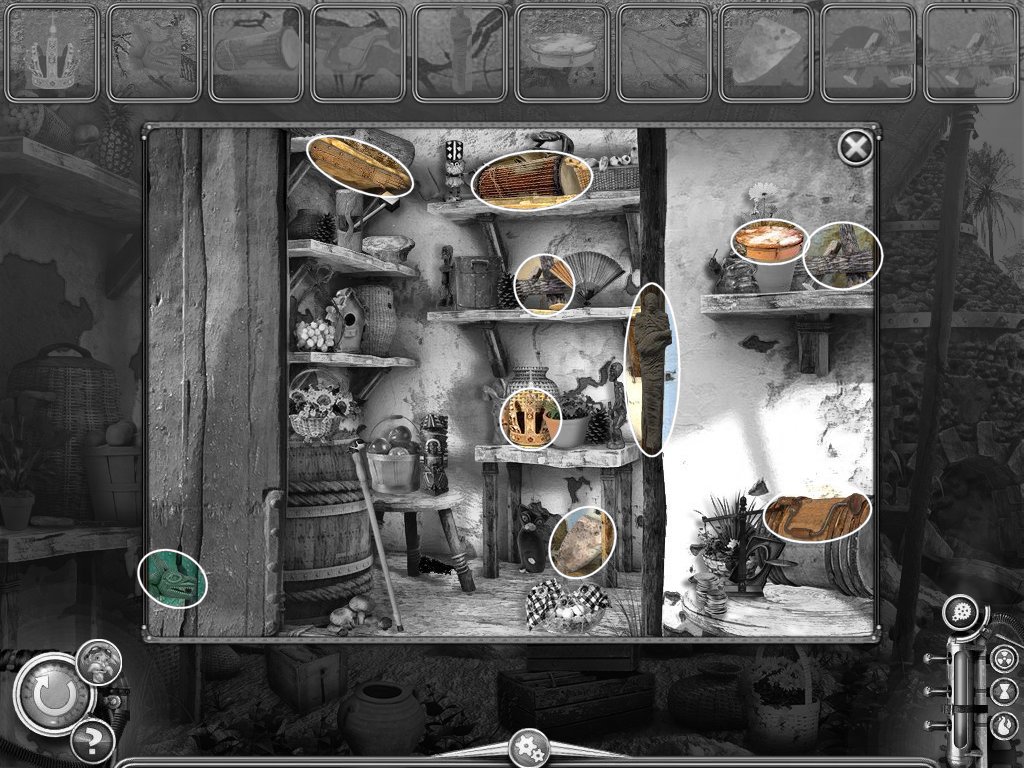1024x768 pixels.
Task: Select the mummy figure slot in the item bar
Action: pos(460,53)
